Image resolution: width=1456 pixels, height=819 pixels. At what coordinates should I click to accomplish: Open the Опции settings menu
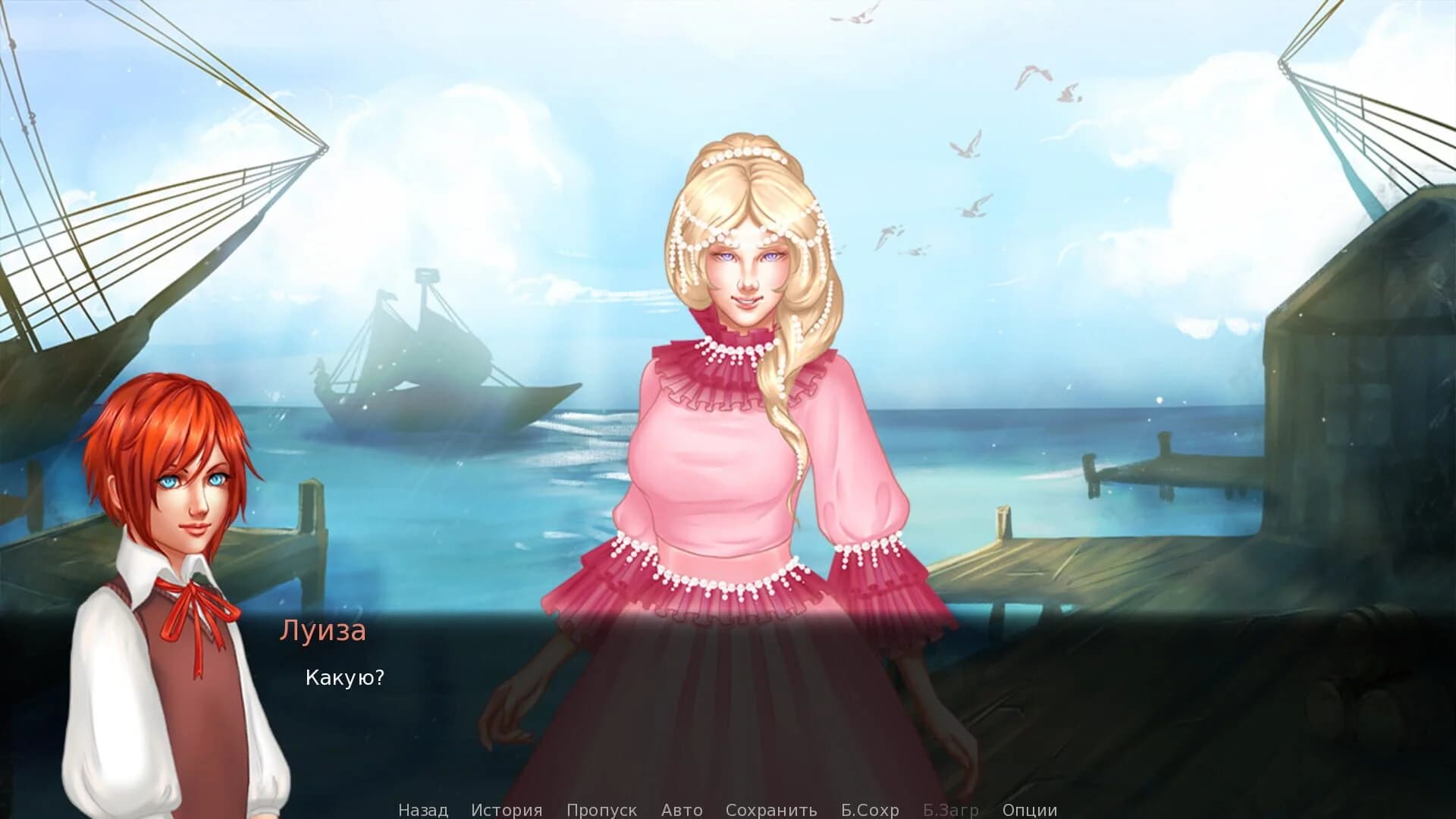click(1029, 810)
